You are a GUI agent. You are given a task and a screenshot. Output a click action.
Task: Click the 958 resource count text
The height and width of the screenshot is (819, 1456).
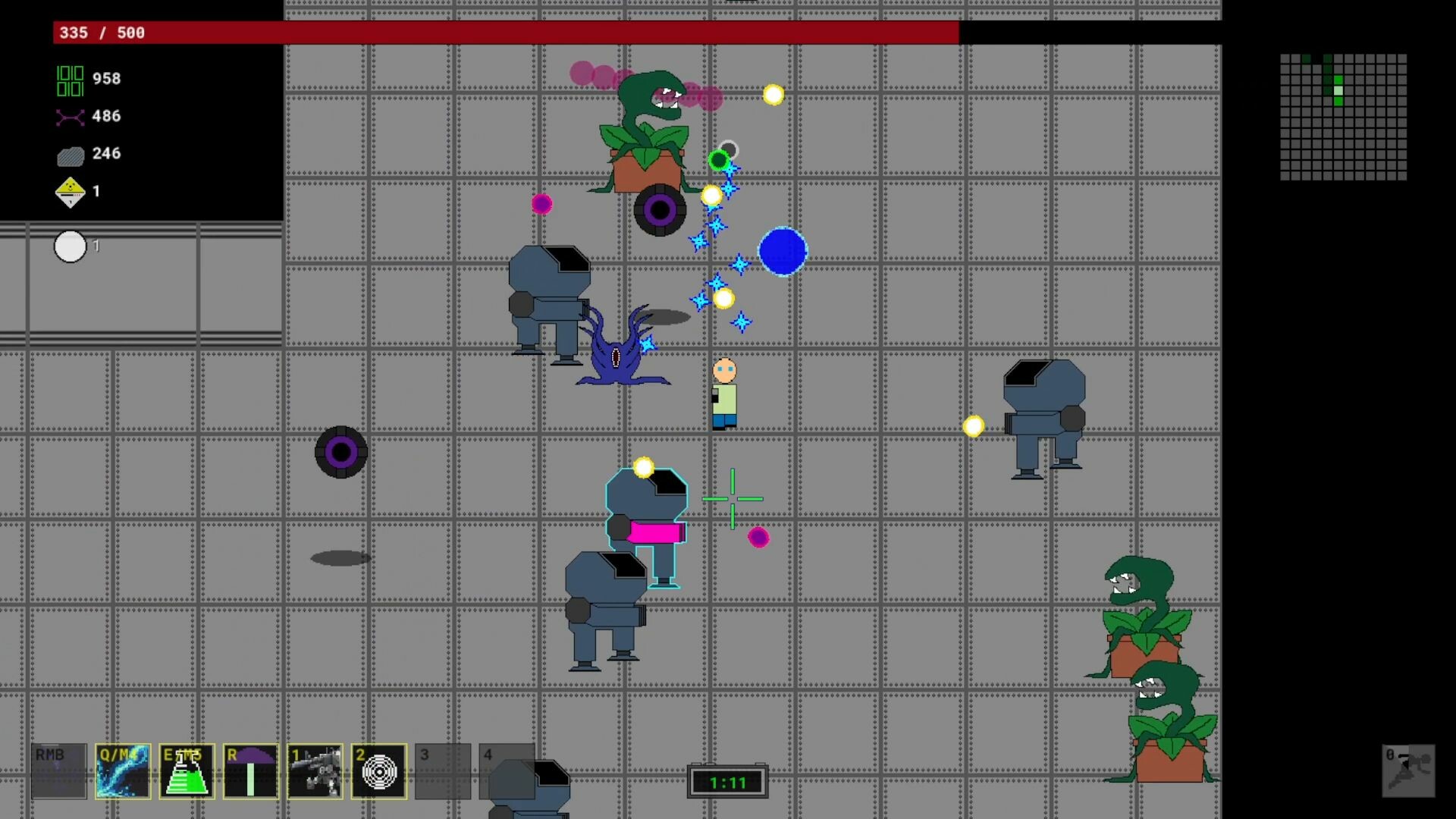point(105,78)
